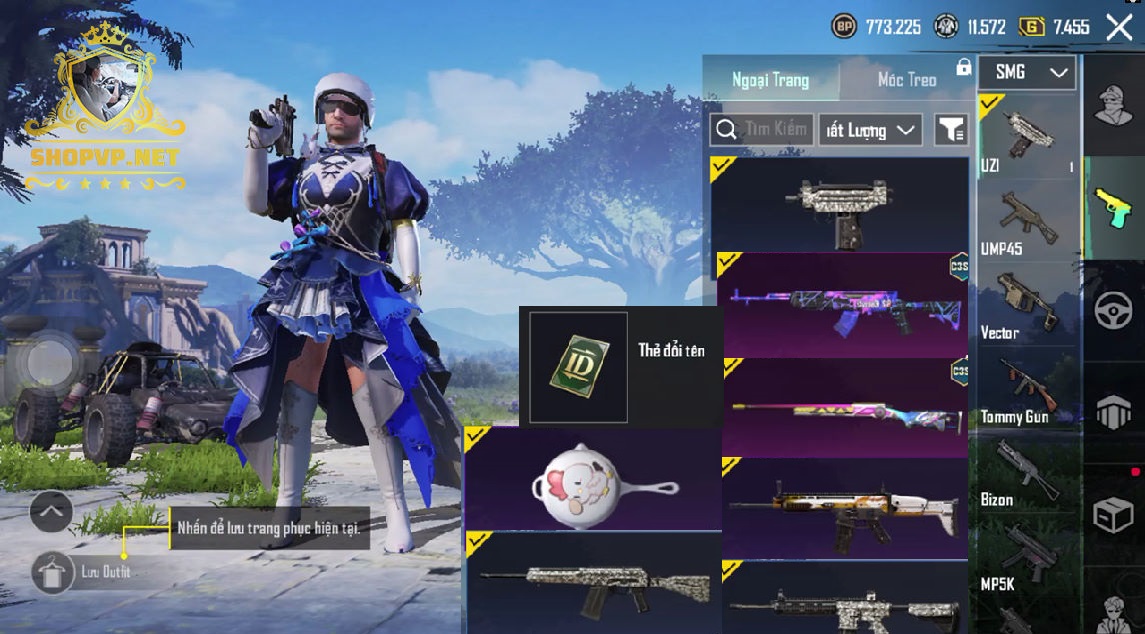The height and width of the screenshot is (634, 1145).
Task: Open the Móc Treo tab
Action: 907,79
